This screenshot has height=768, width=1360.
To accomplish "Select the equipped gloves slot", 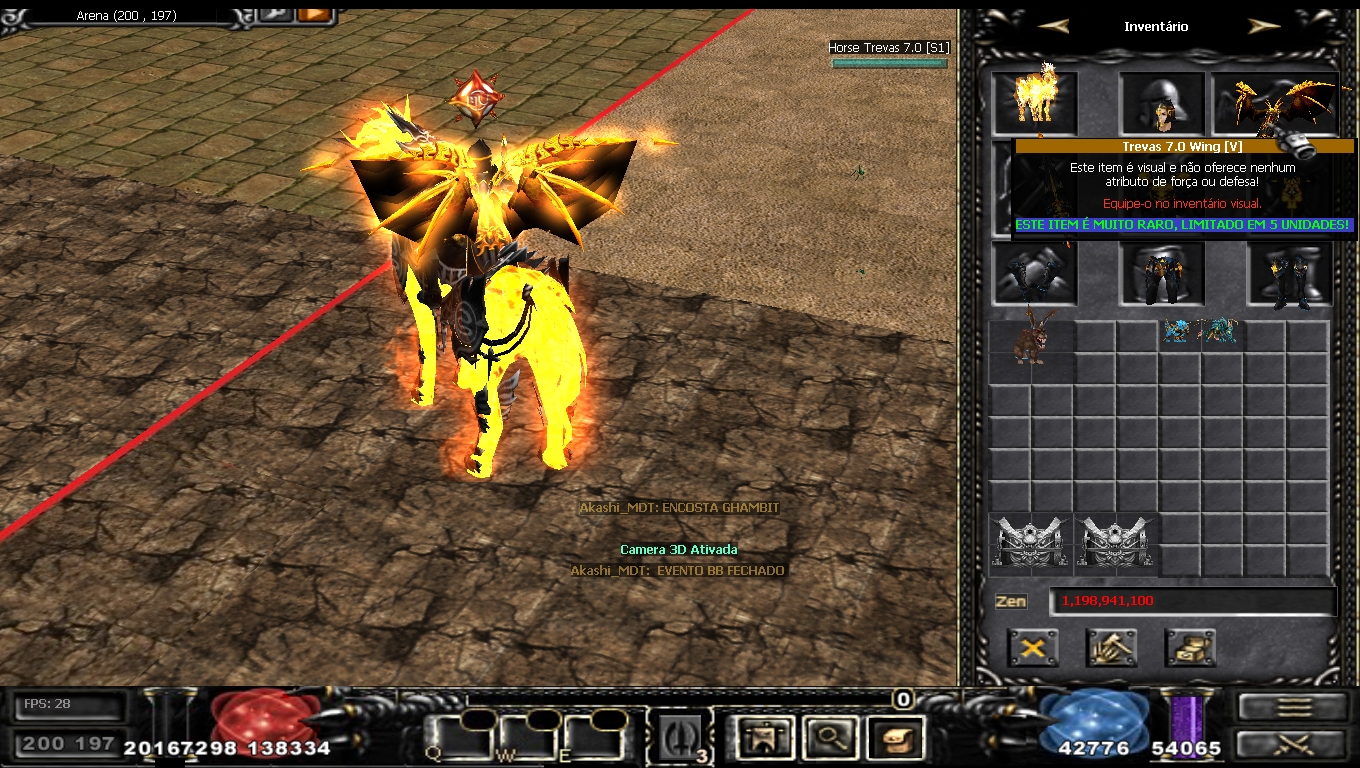I will pos(1034,273).
